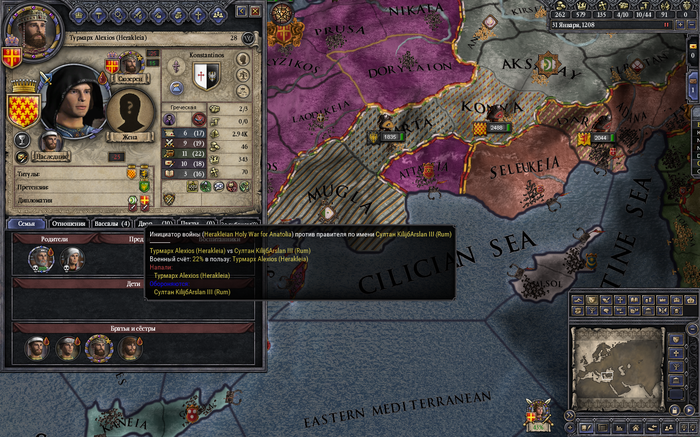Click the army banner showing 2488 troops

click(x=497, y=128)
